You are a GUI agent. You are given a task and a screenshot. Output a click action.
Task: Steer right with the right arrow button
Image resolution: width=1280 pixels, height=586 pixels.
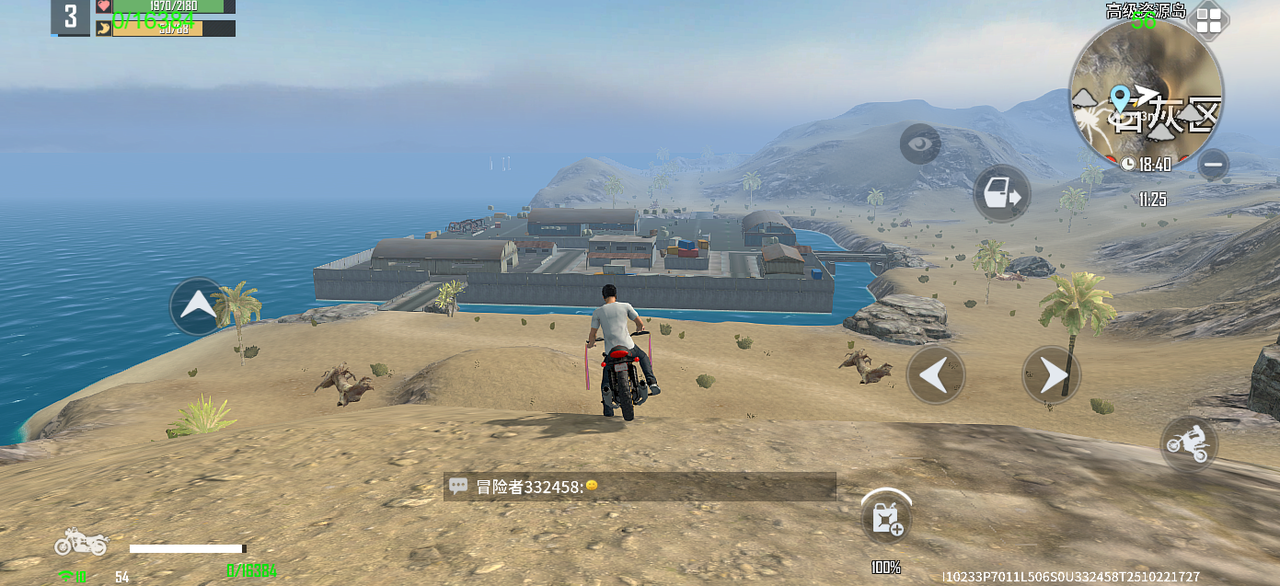[1051, 375]
